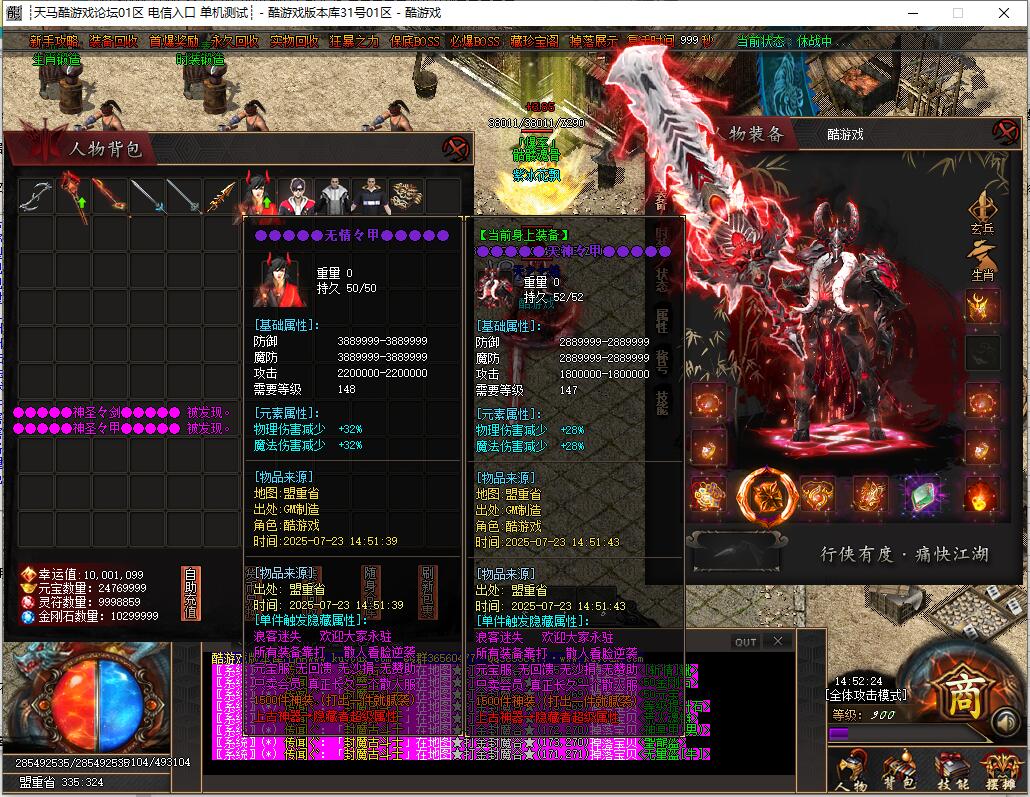Close the game window
The height and width of the screenshot is (797, 1030).
1004,13
